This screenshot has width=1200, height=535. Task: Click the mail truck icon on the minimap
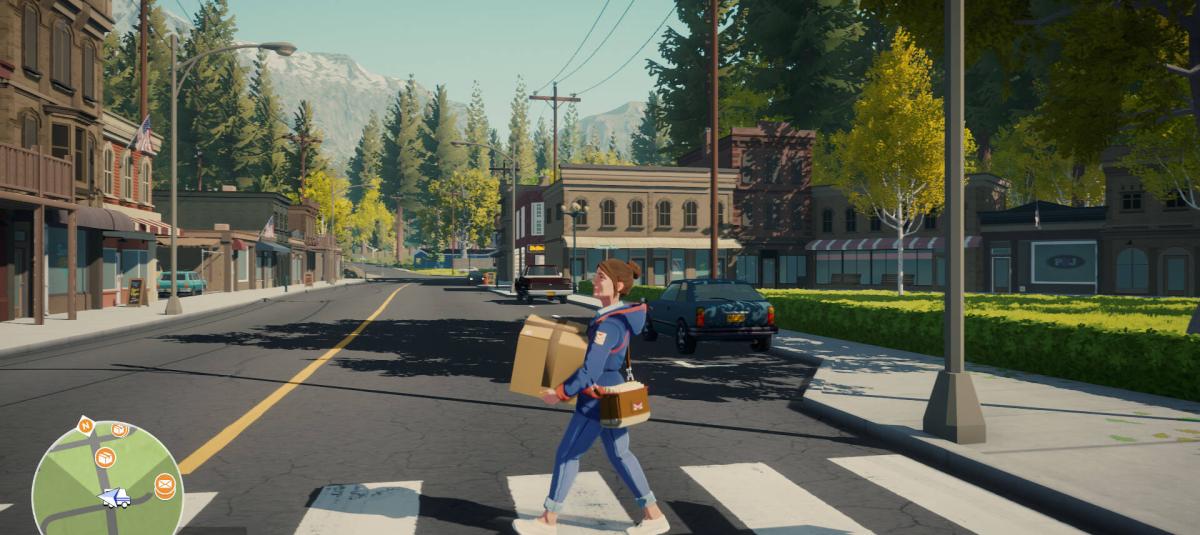pos(114,497)
